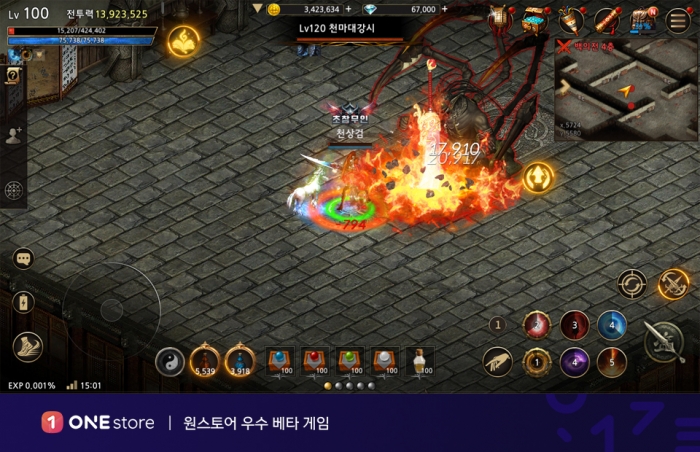Open the chat speech bubble
This screenshot has height=452, width=700.
[23, 259]
